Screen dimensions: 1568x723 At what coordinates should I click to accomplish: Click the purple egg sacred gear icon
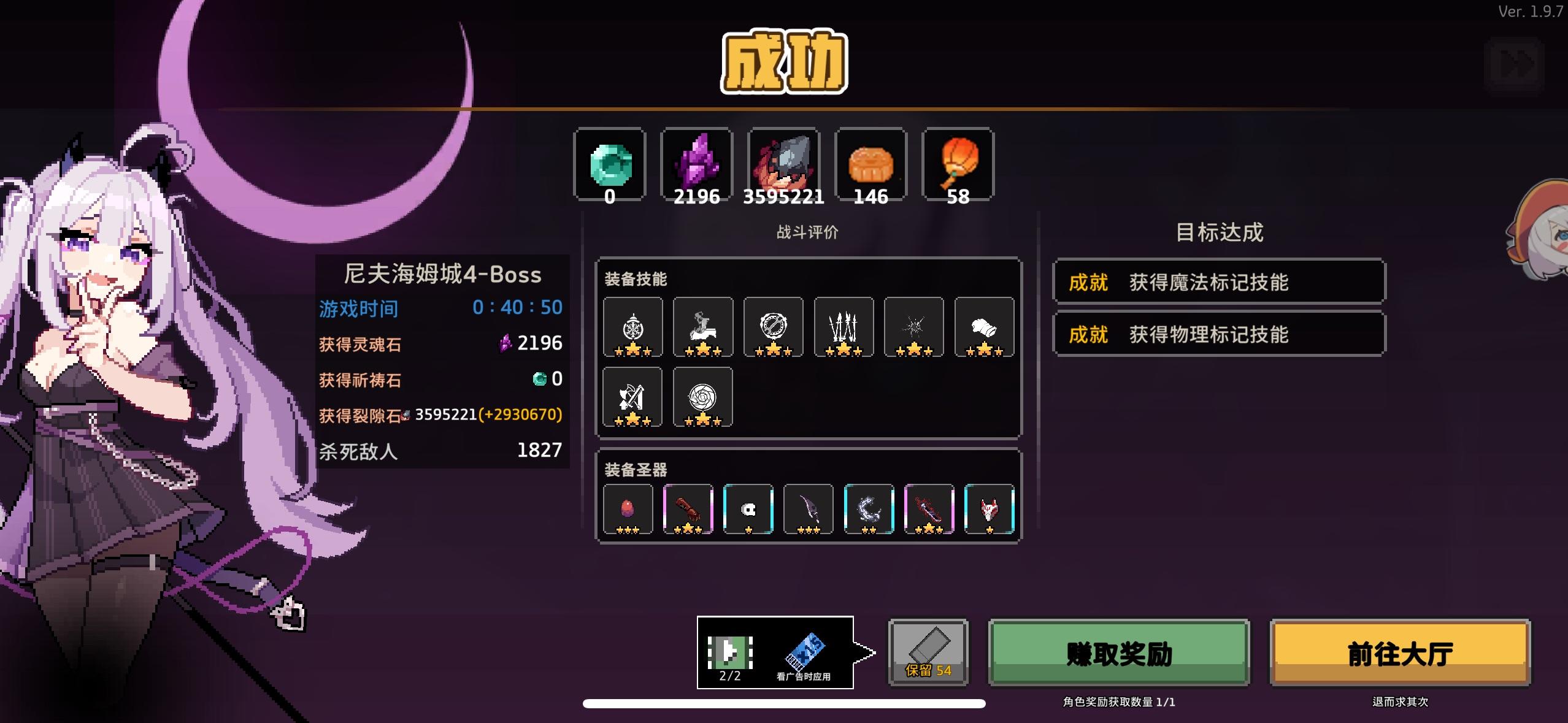click(629, 508)
